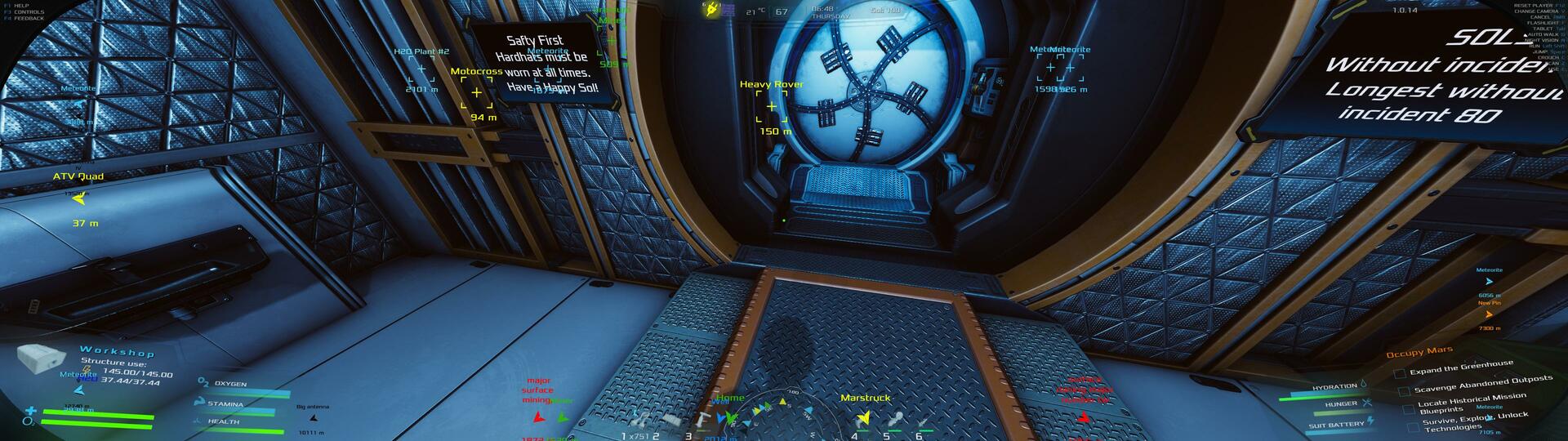
Task: Click the Home marker on the compass
Action: pos(730,416)
